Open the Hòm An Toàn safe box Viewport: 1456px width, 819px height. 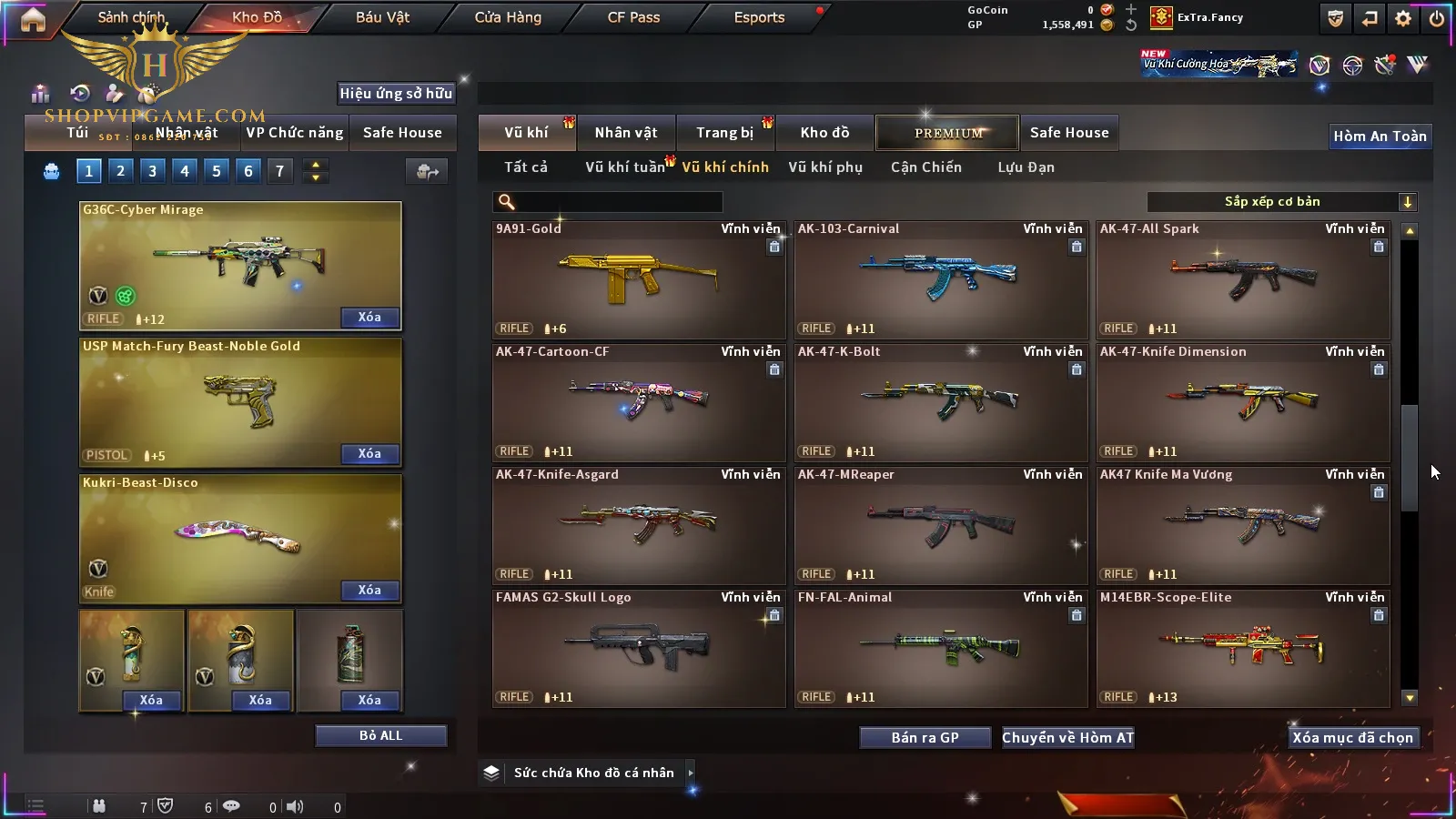(x=1380, y=136)
